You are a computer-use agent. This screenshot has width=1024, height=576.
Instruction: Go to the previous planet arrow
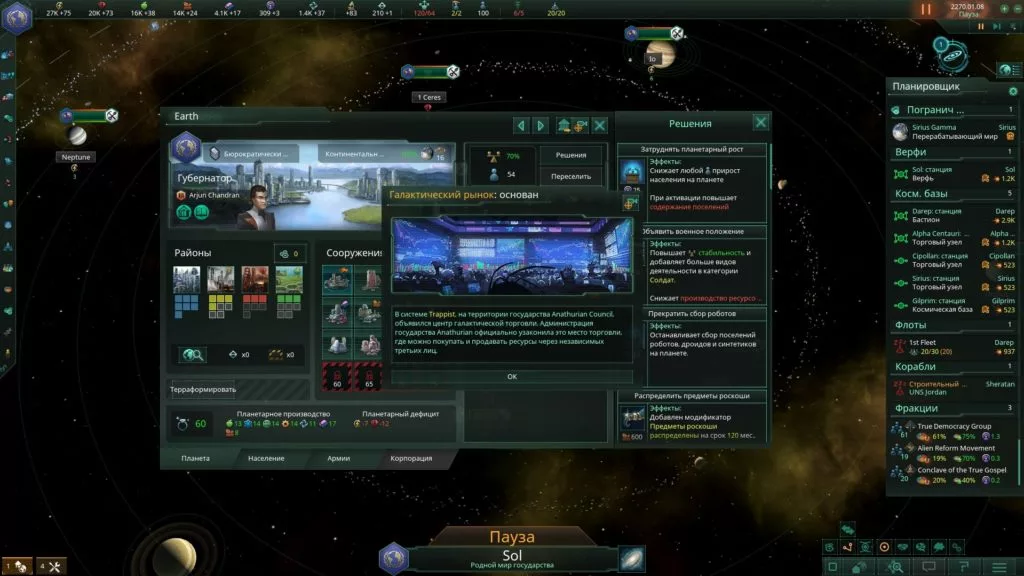pos(520,125)
